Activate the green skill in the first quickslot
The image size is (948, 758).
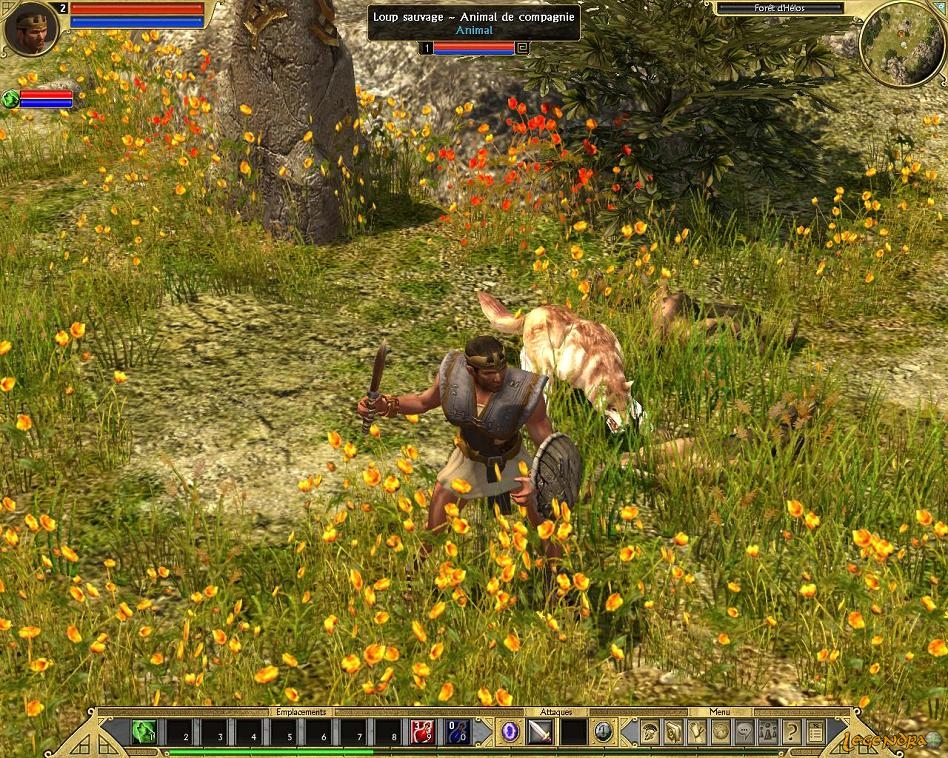[x=143, y=734]
